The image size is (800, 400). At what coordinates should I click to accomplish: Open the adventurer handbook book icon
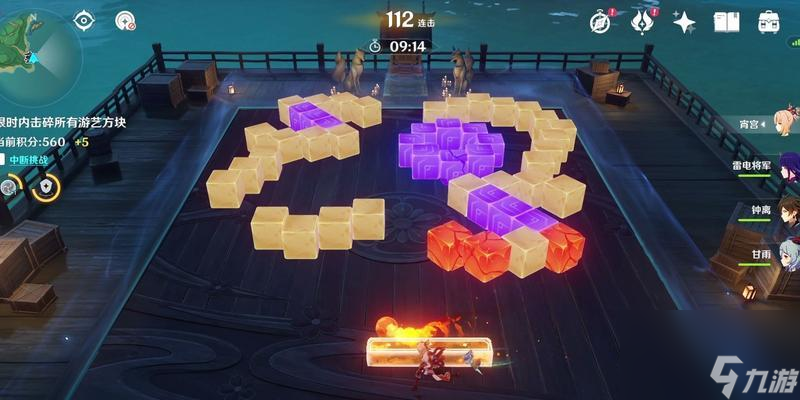(728, 21)
